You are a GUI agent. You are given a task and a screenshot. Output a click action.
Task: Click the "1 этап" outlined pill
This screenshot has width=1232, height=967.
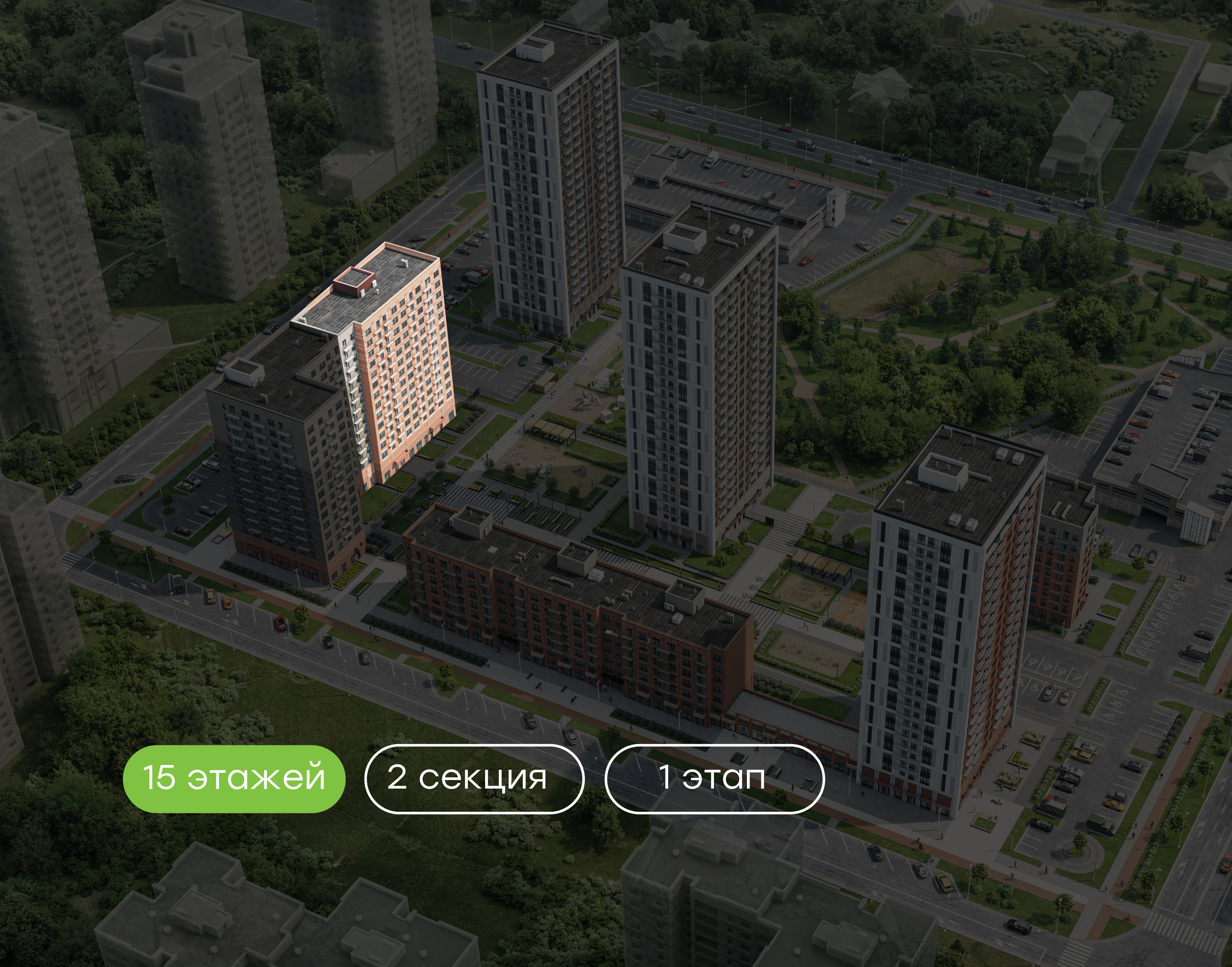coord(714,778)
